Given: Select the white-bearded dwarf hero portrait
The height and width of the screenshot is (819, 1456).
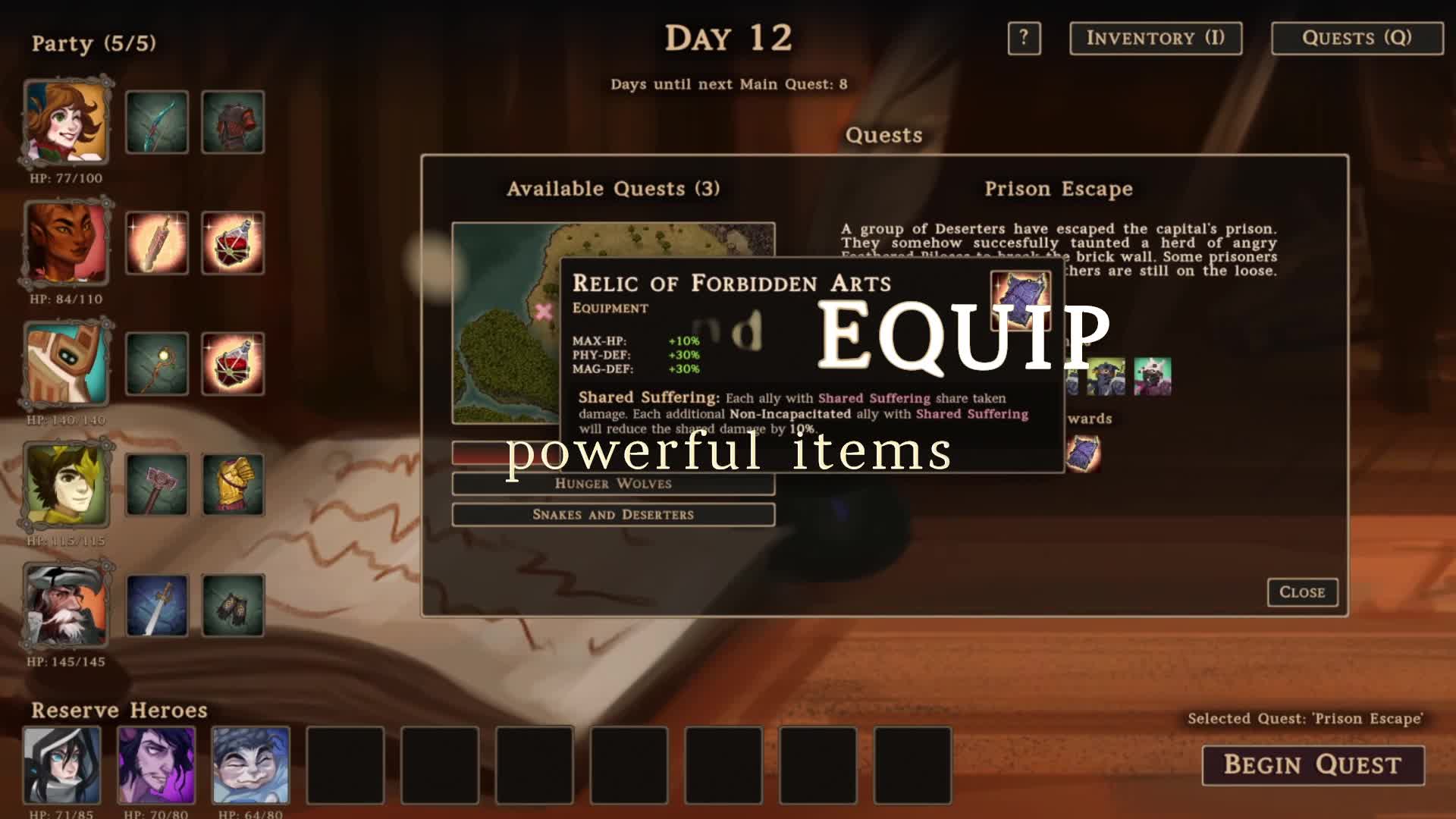Looking at the screenshot, I should click(66, 605).
